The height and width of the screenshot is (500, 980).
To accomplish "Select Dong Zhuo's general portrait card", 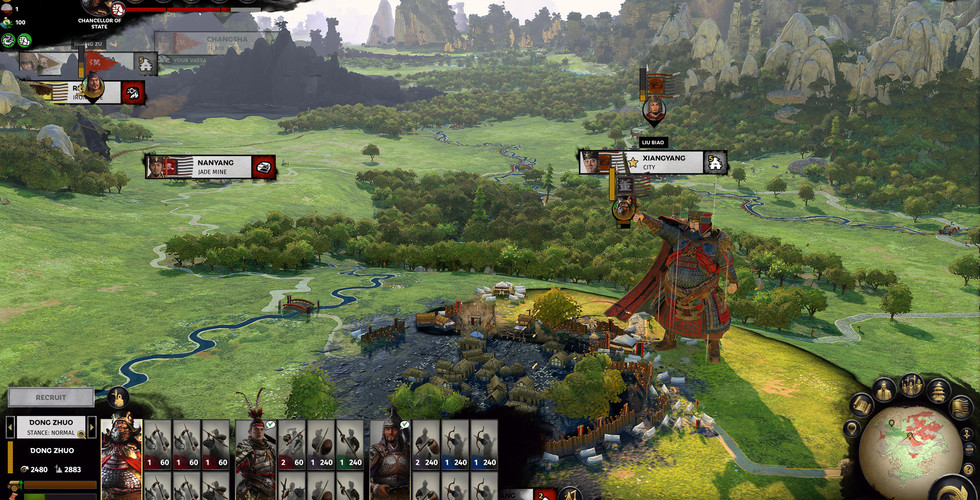I will click(121, 457).
